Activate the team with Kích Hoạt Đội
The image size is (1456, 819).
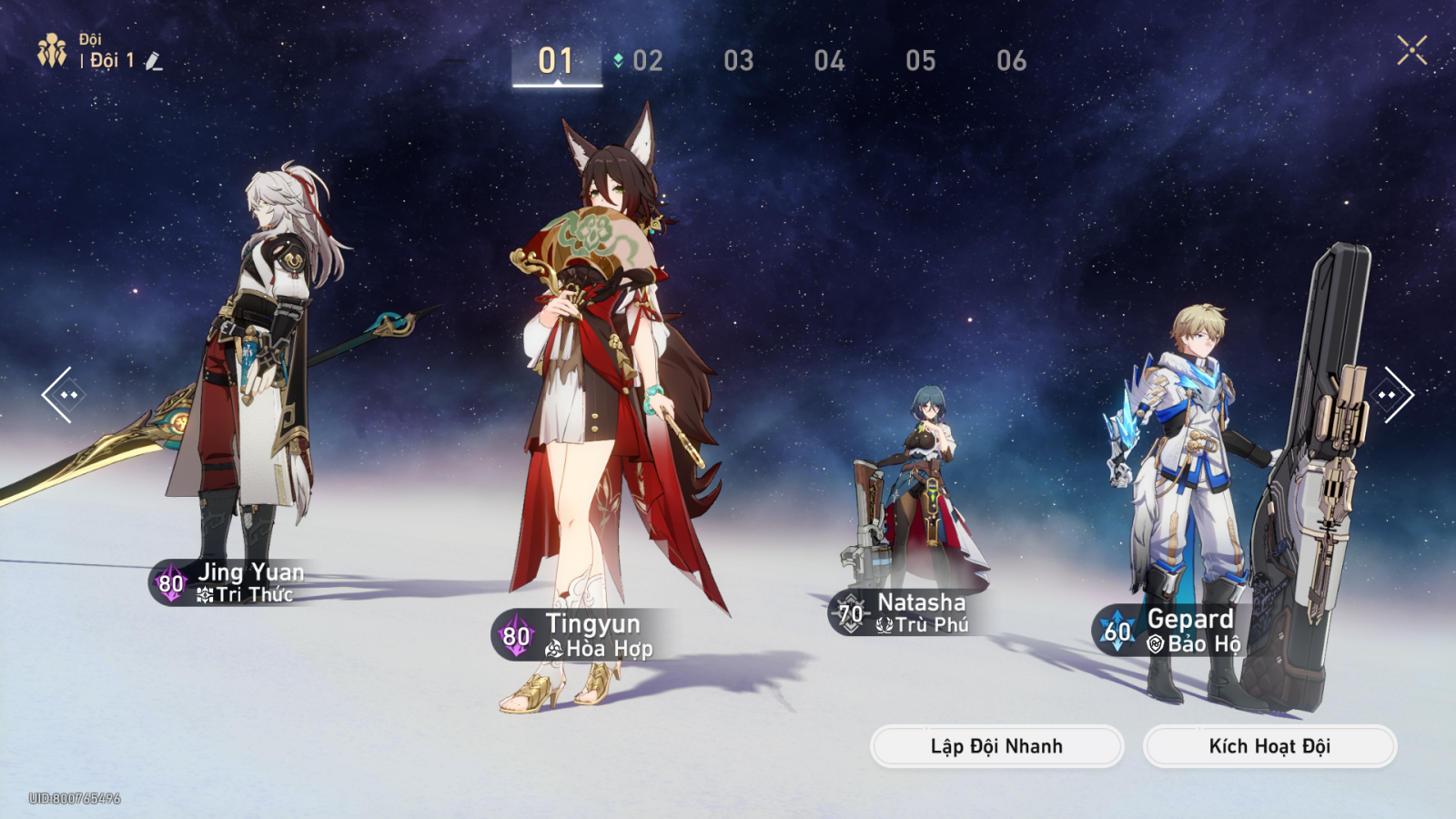[x=1269, y=746]
